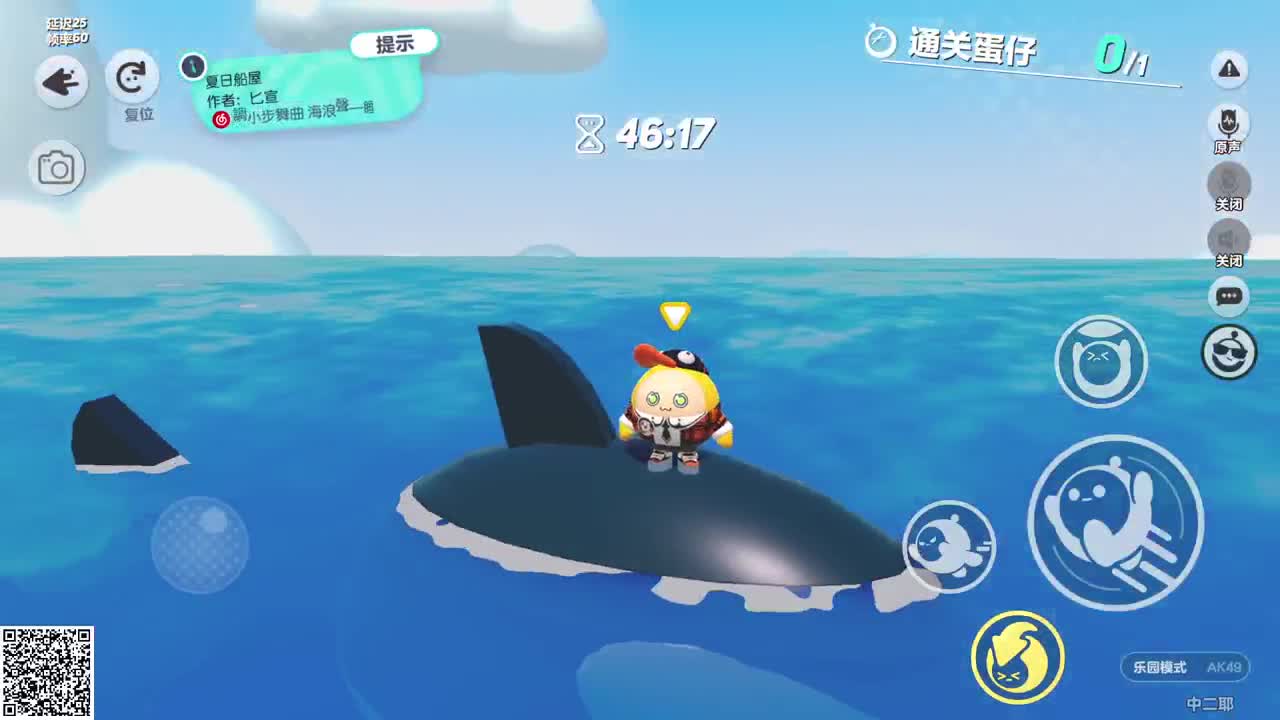Open the report warning icon
The image size is (1280, 720).
pos(1228,70)
